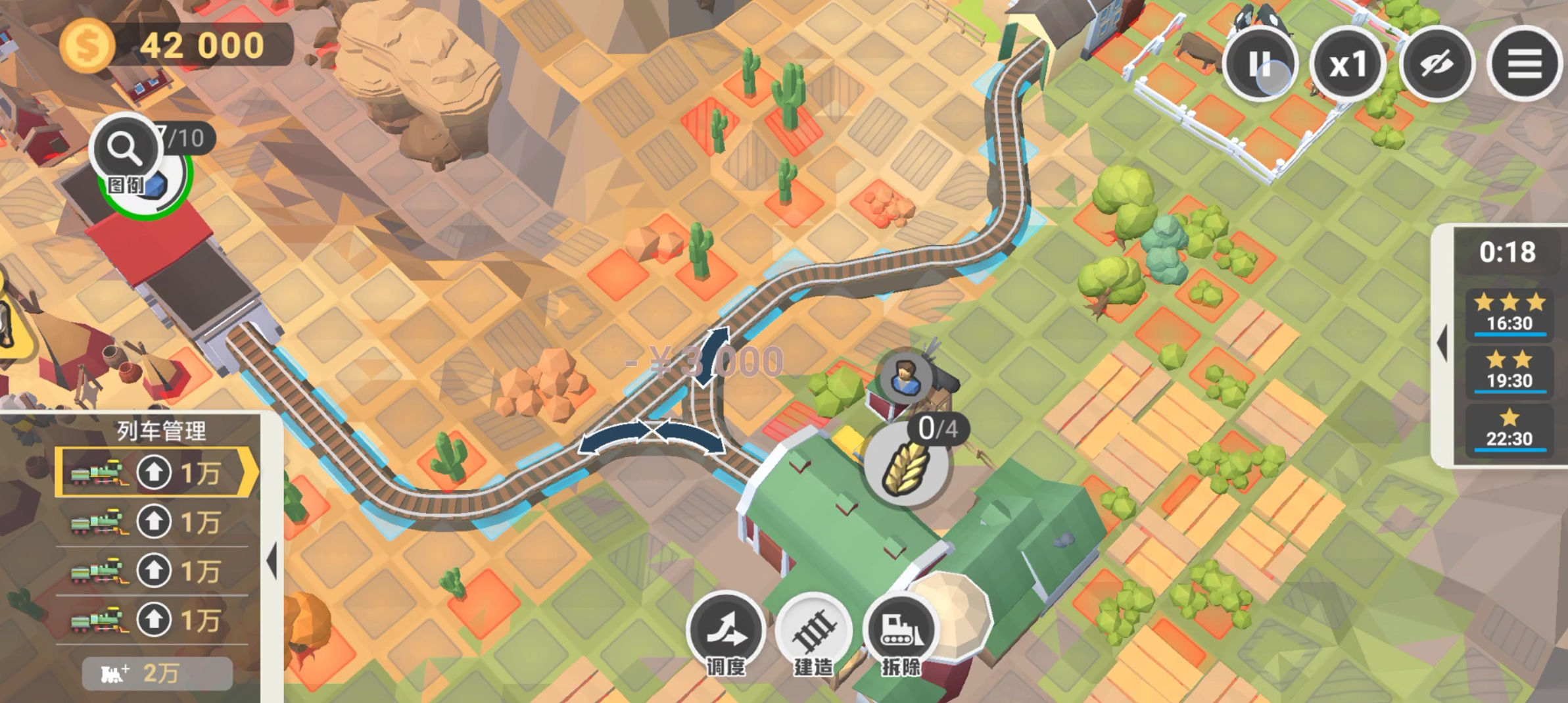Activate the 调度 dispatch mode

[x=726, y=631]
